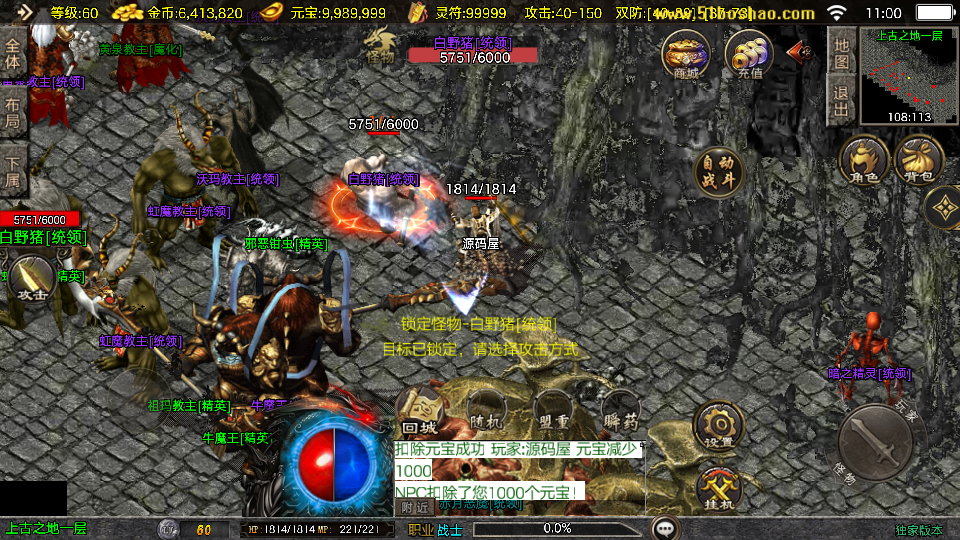
Task: Open the 背包 bag inventory
Action: click(x=919, y=162)
